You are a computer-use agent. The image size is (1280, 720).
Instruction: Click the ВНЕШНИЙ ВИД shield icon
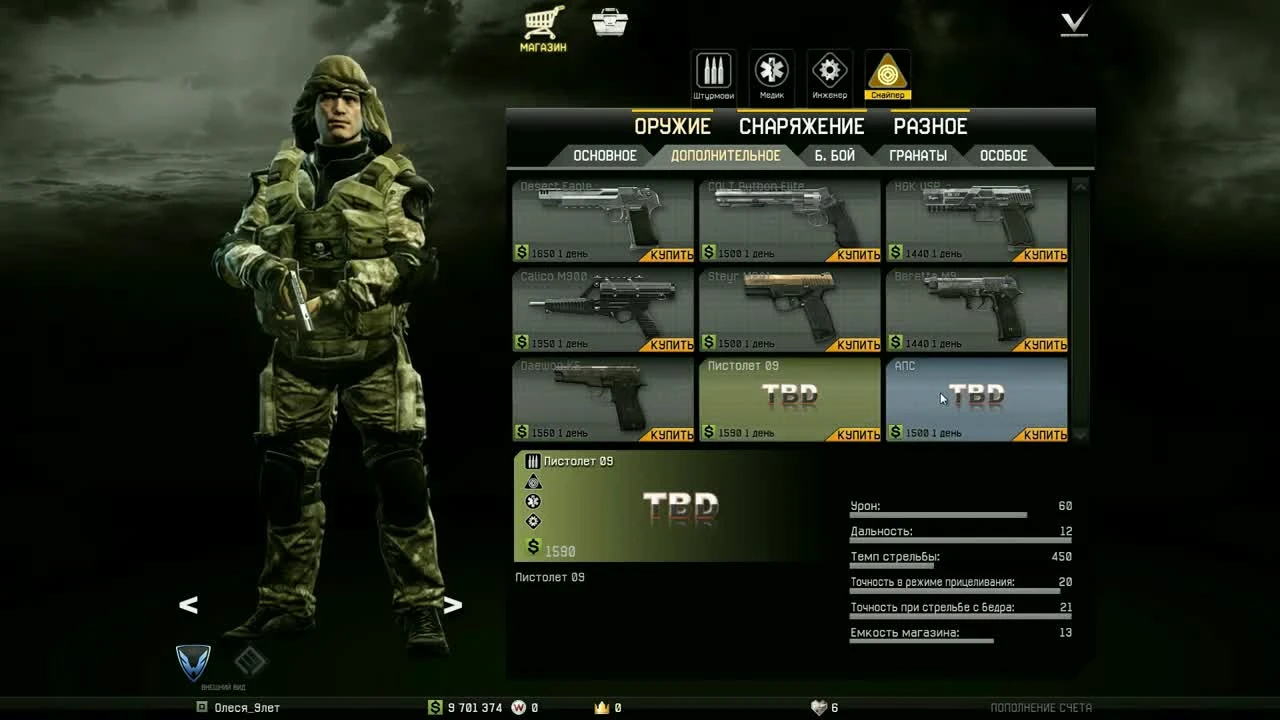pyautogui.click(x=192, y=663)
